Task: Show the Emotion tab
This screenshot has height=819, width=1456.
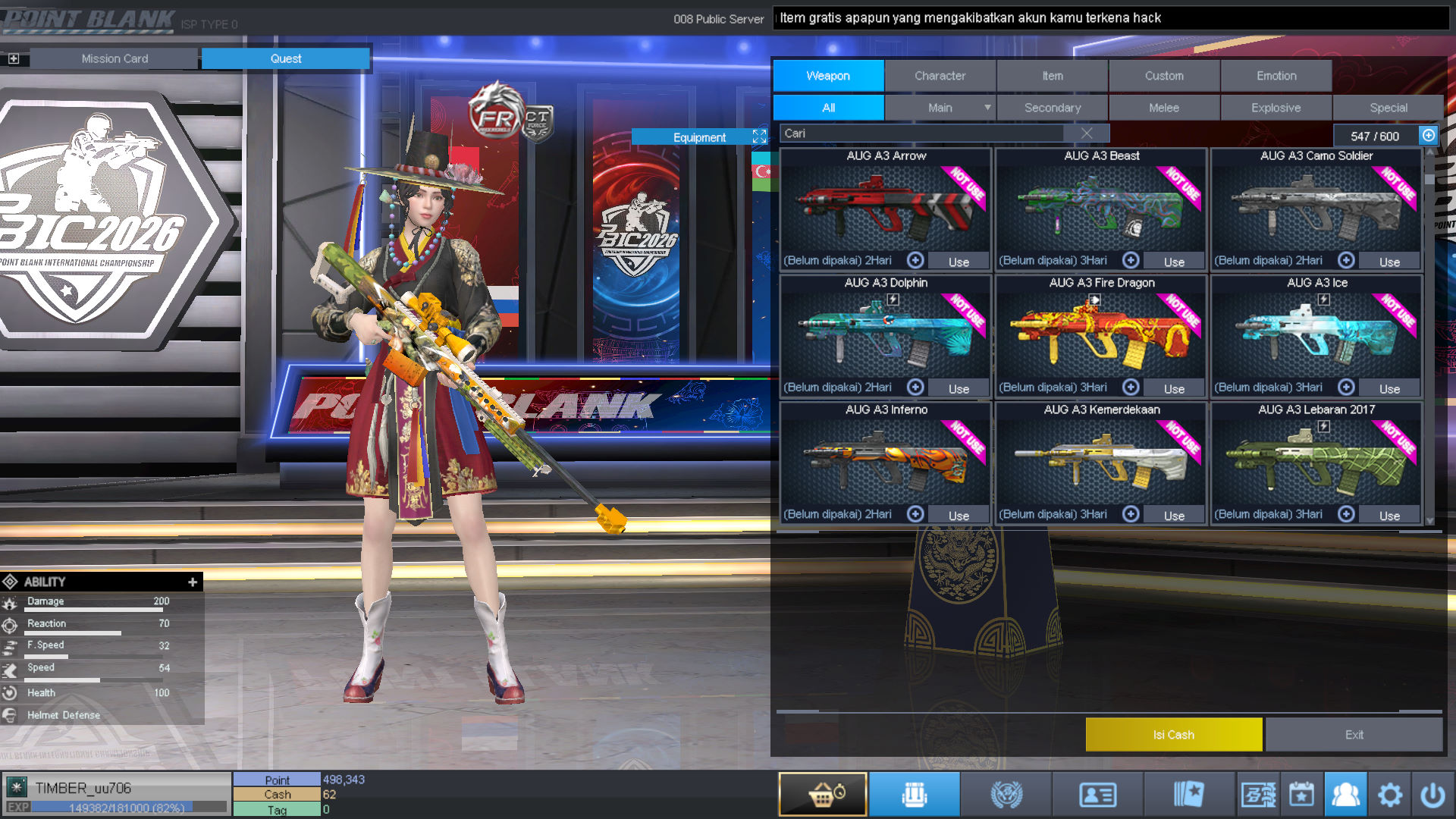Action: (x=1276, y=76)
